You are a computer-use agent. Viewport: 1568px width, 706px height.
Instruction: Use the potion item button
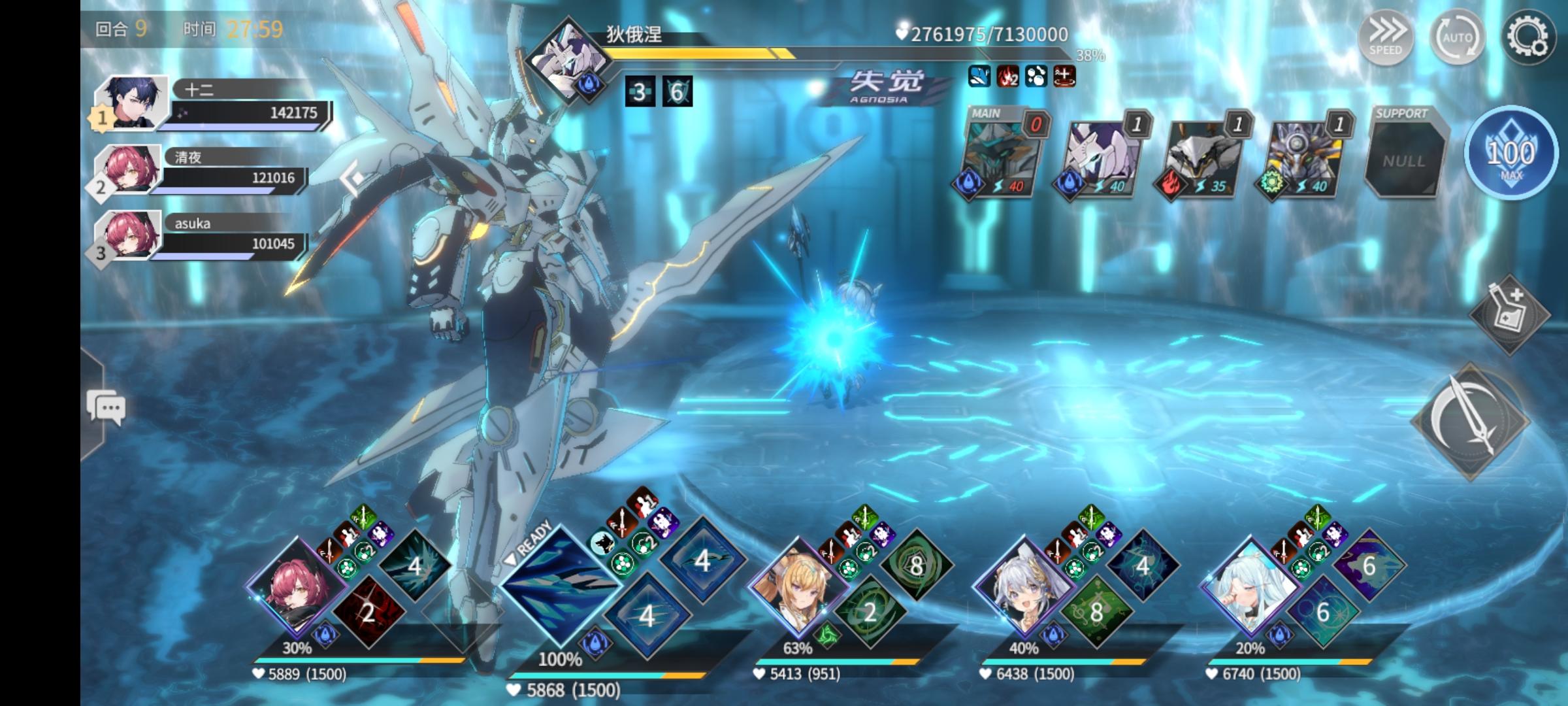[x=1509, y=314]
